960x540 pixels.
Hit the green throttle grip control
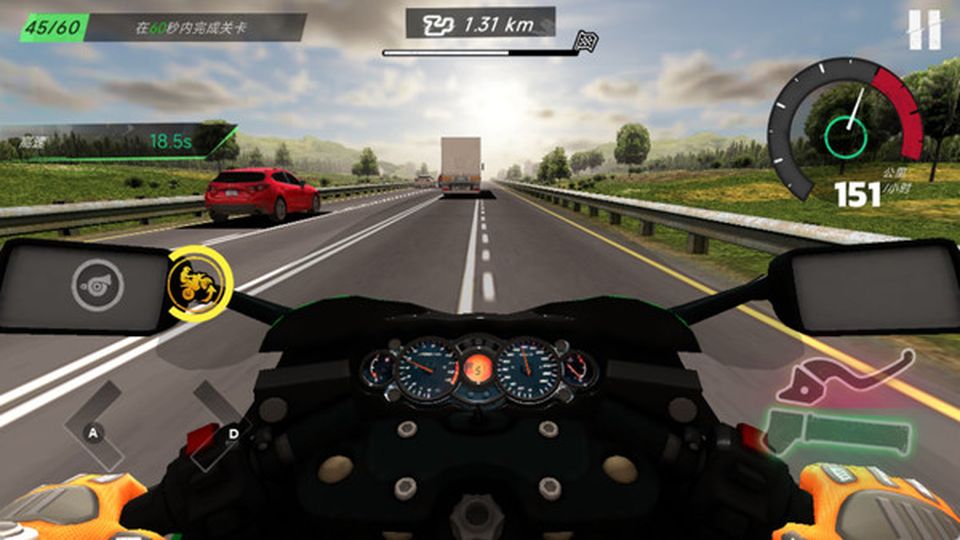point(838,432)
